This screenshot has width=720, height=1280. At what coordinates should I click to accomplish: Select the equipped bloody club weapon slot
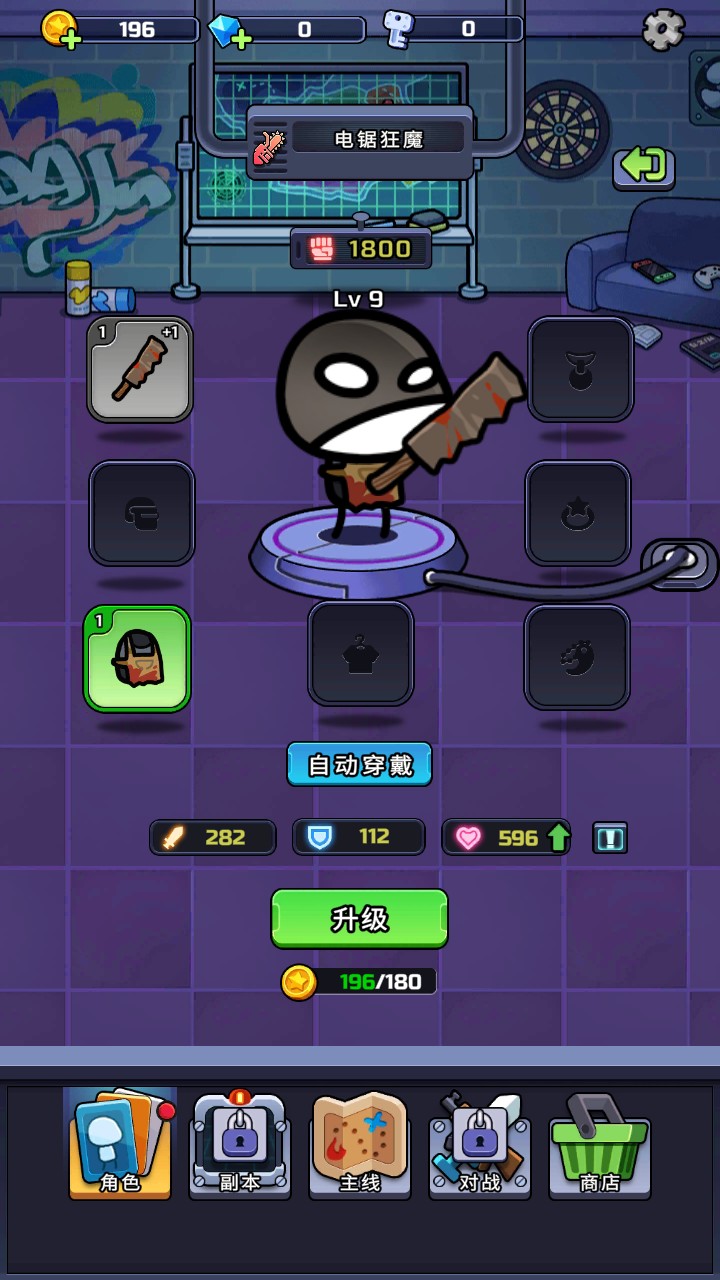click(x=140, y=369)
